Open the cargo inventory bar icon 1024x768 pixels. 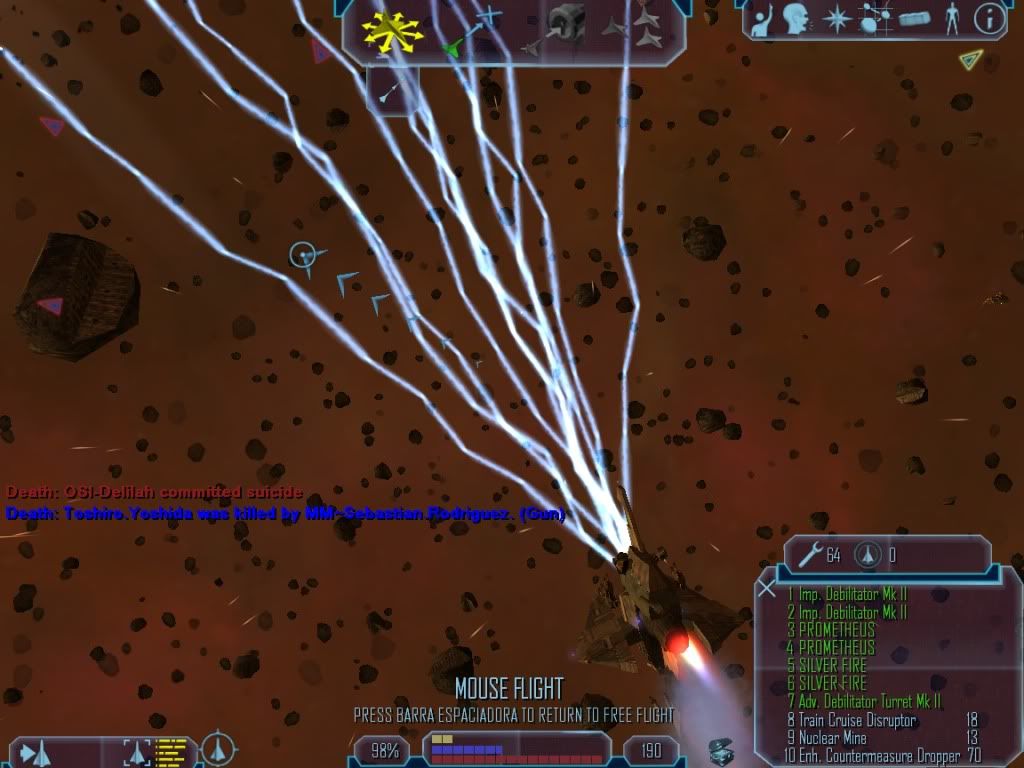point(913,19)
